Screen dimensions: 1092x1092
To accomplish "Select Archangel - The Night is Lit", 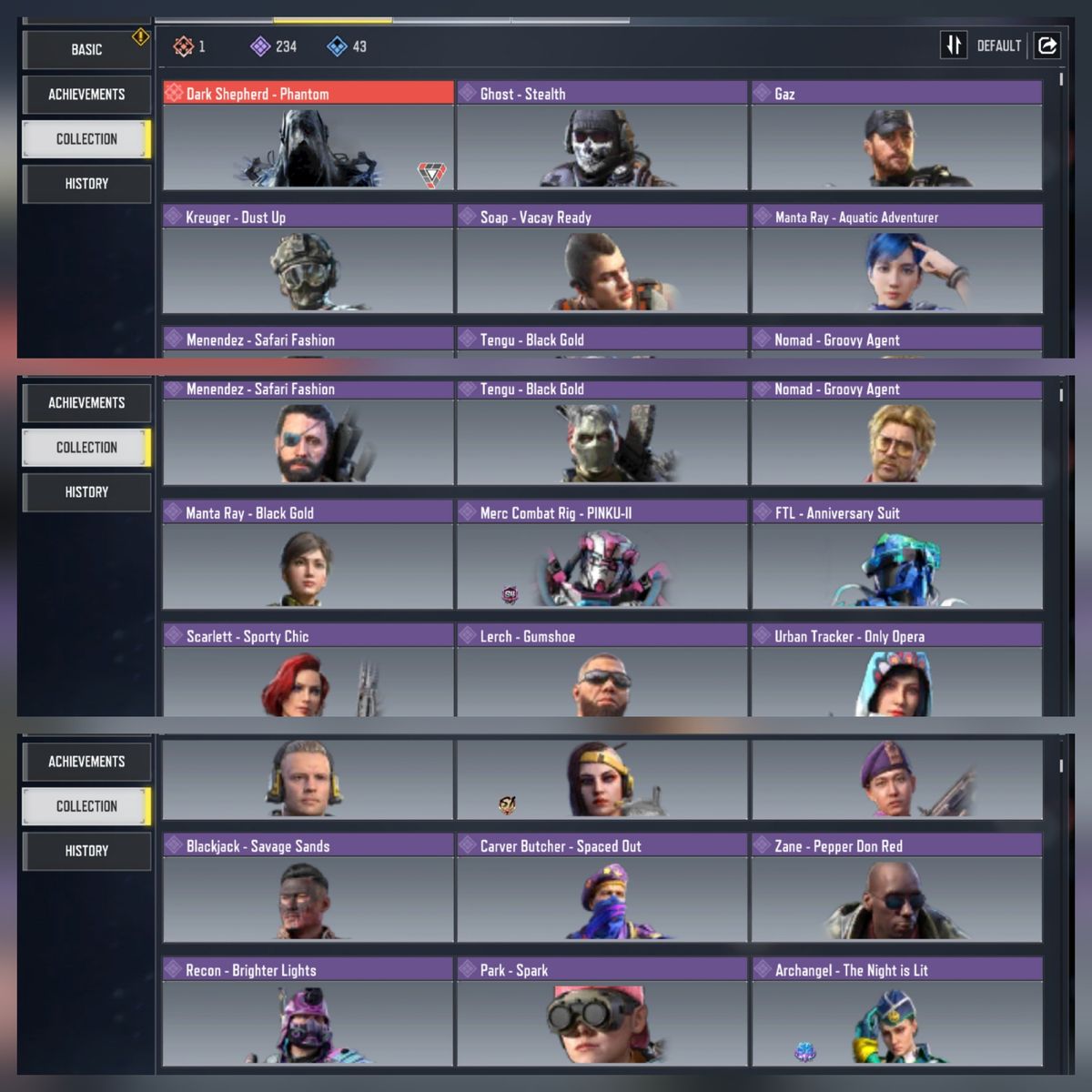I will (896, 1012).
